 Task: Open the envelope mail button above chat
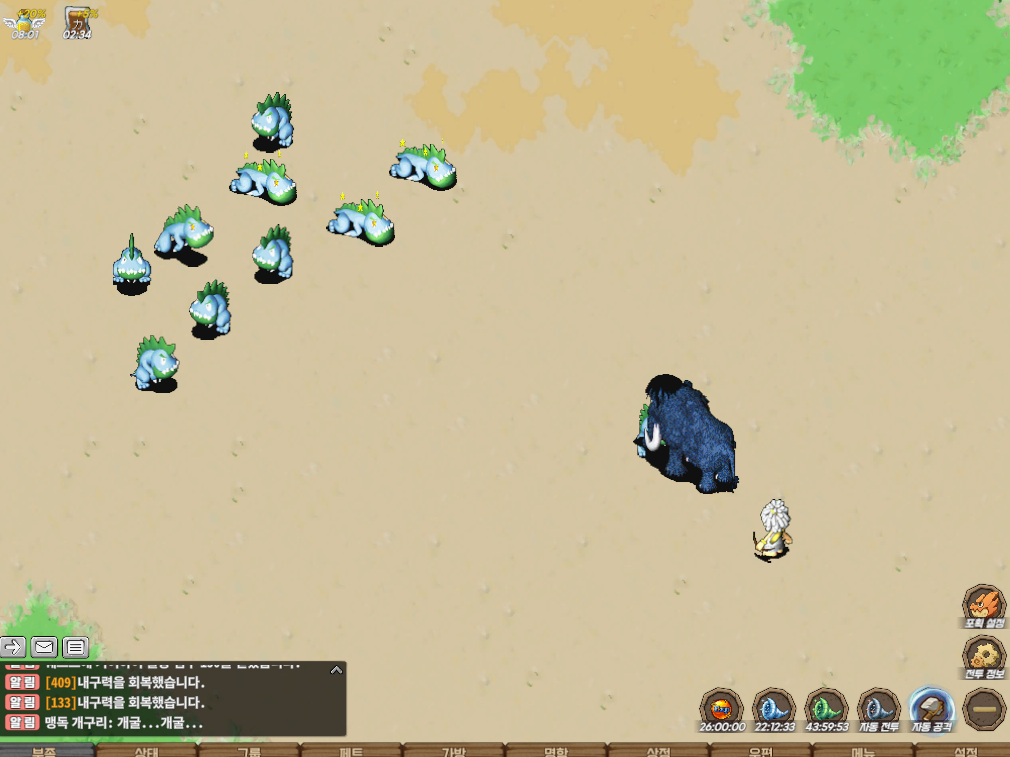point(44,647)
